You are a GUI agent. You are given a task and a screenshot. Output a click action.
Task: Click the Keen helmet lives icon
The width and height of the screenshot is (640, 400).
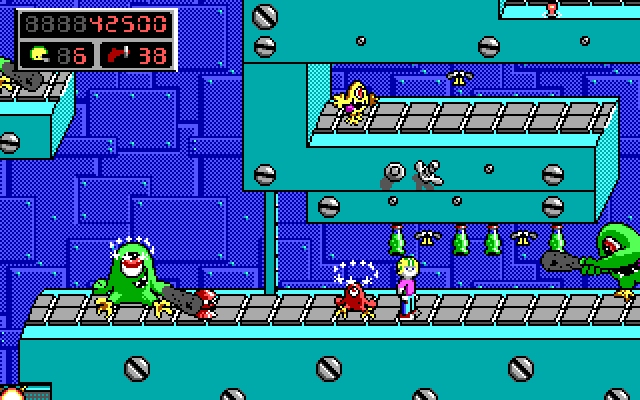click(40, 54)
